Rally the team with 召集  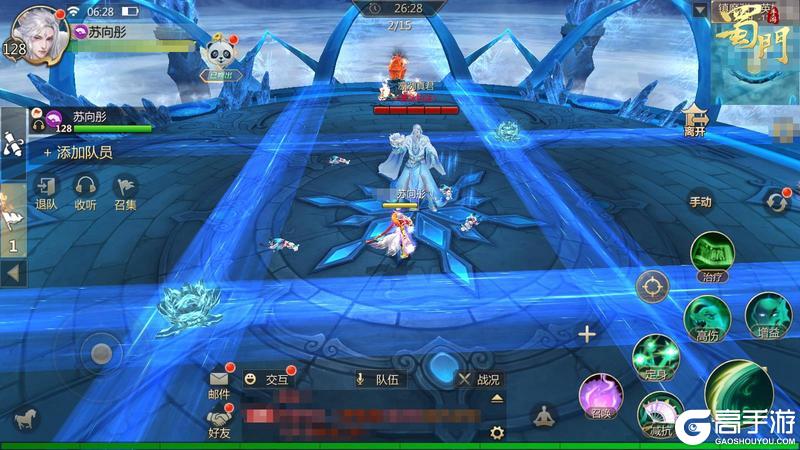[x=125, y=191]
